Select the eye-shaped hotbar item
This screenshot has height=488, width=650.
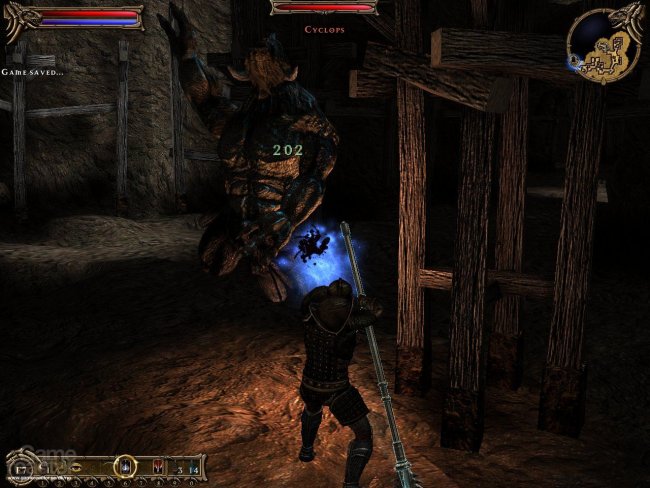78,466
